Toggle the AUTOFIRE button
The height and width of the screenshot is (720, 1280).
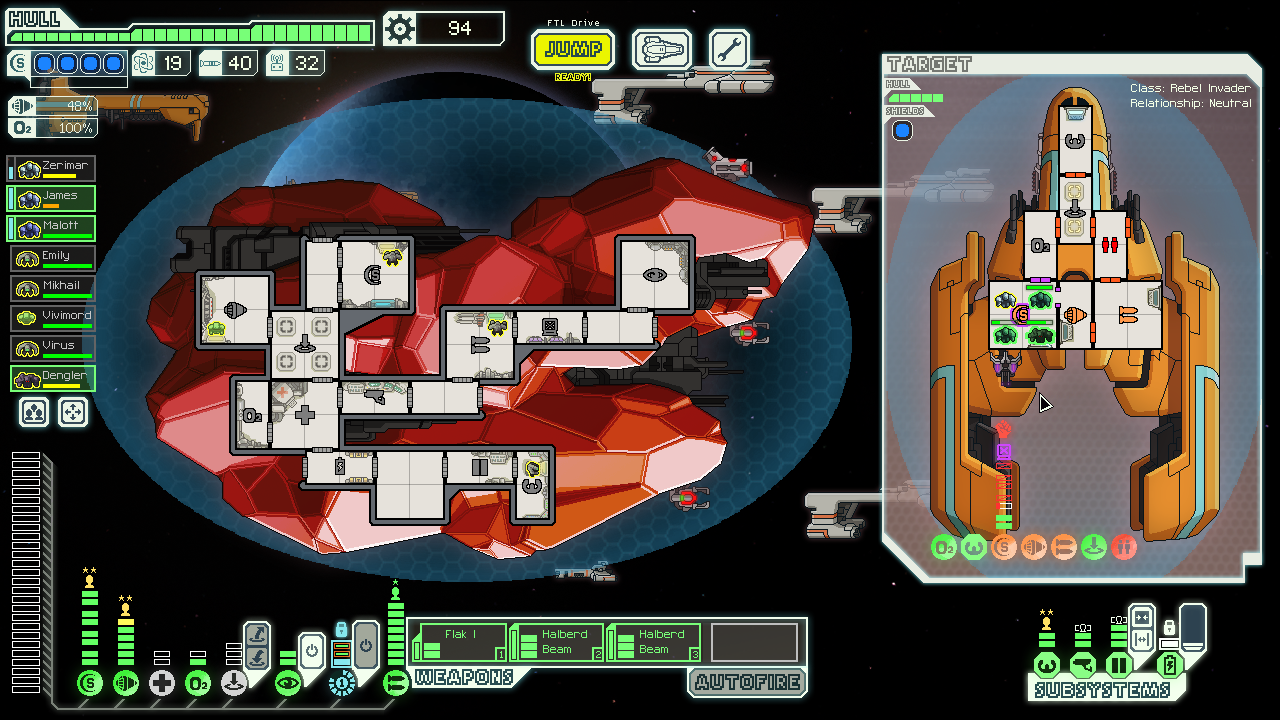click(x=747, y=683)
